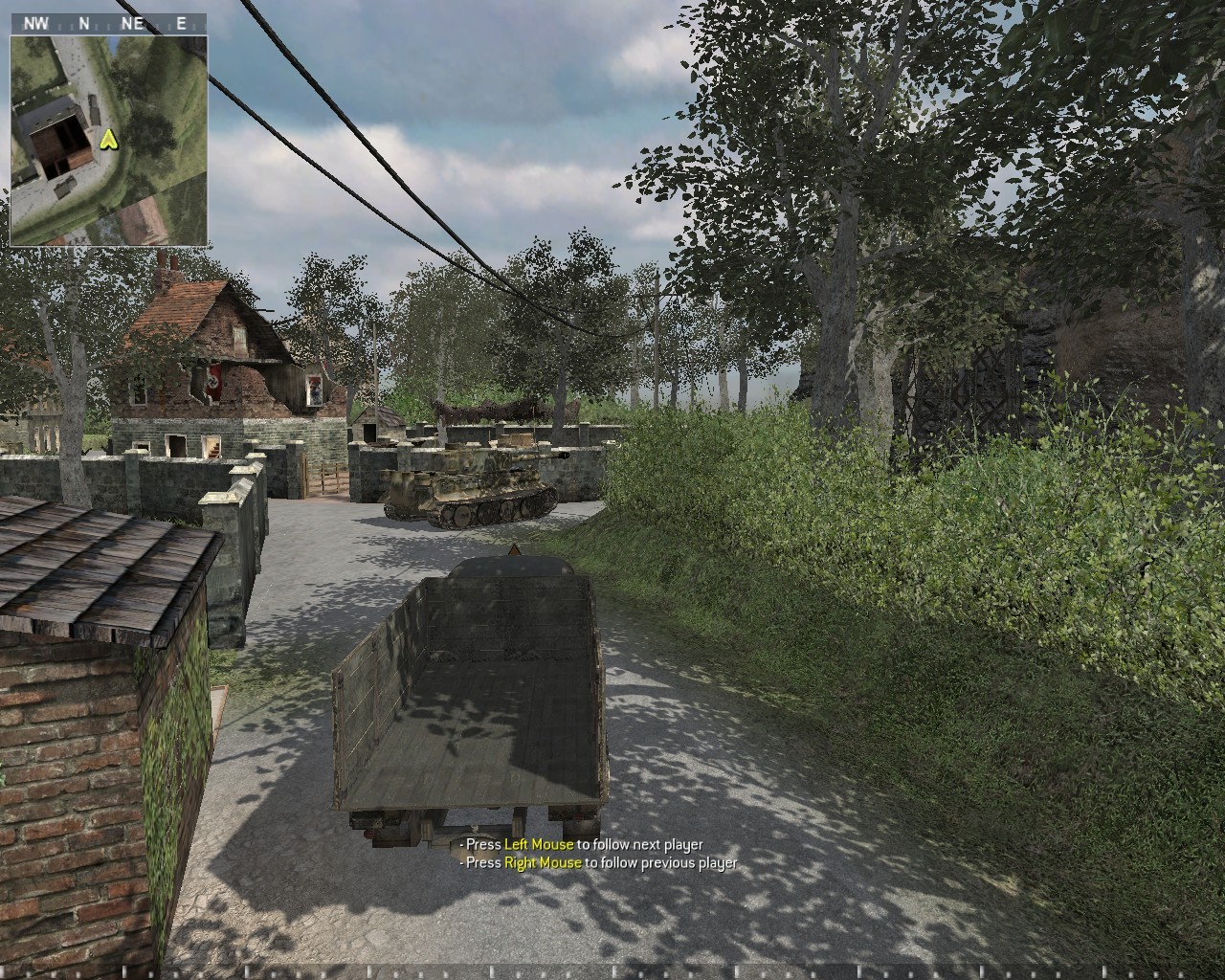This screenshot has height=980, width=1225.
Task: Select the NW marker on the compass strip
Action: [36, 23]
